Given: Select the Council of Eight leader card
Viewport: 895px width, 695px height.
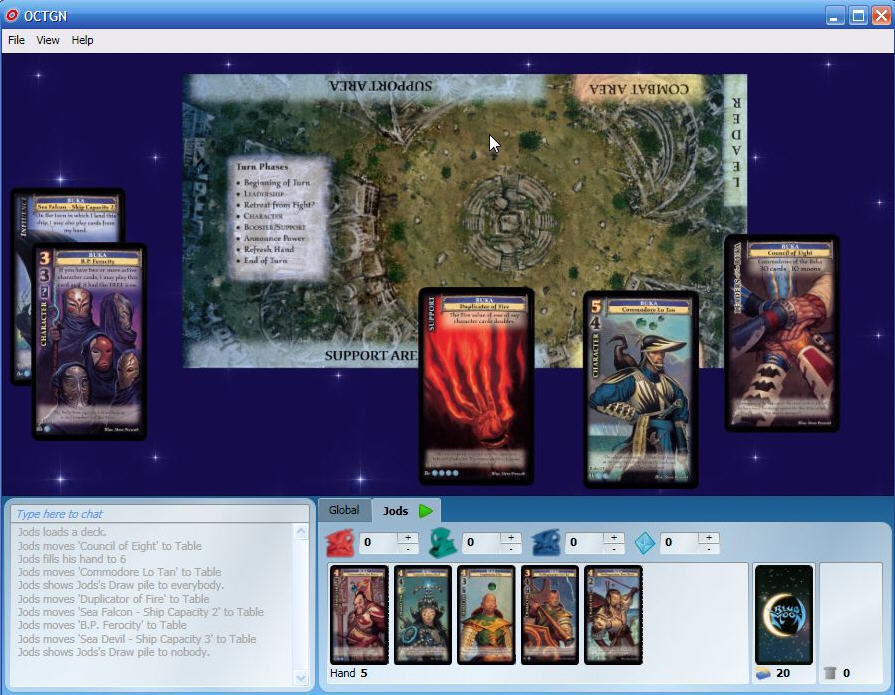Looking at the screenshot, I should pyautogui.click(x=782, y=334).
